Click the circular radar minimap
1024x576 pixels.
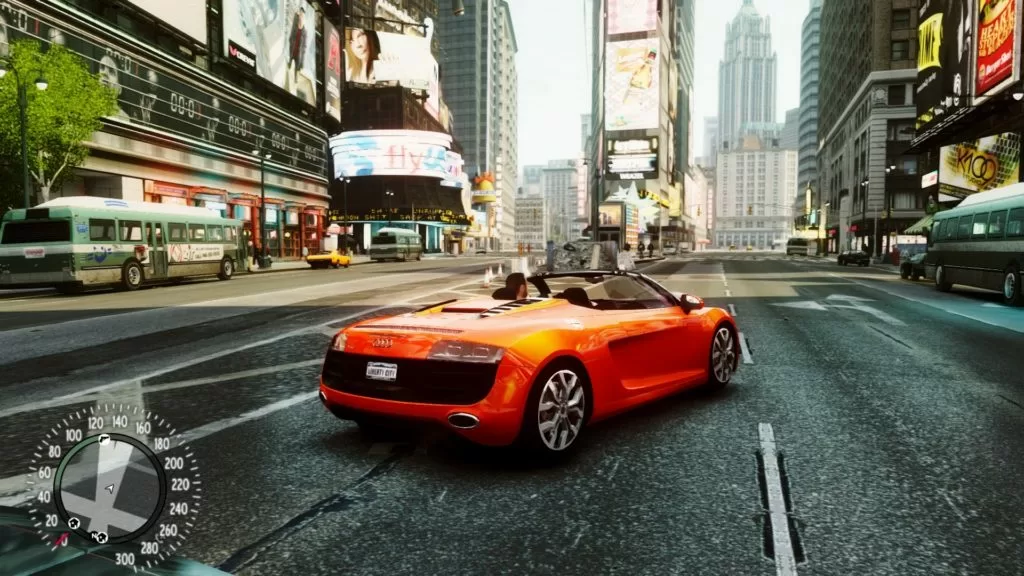pos(110,488)
